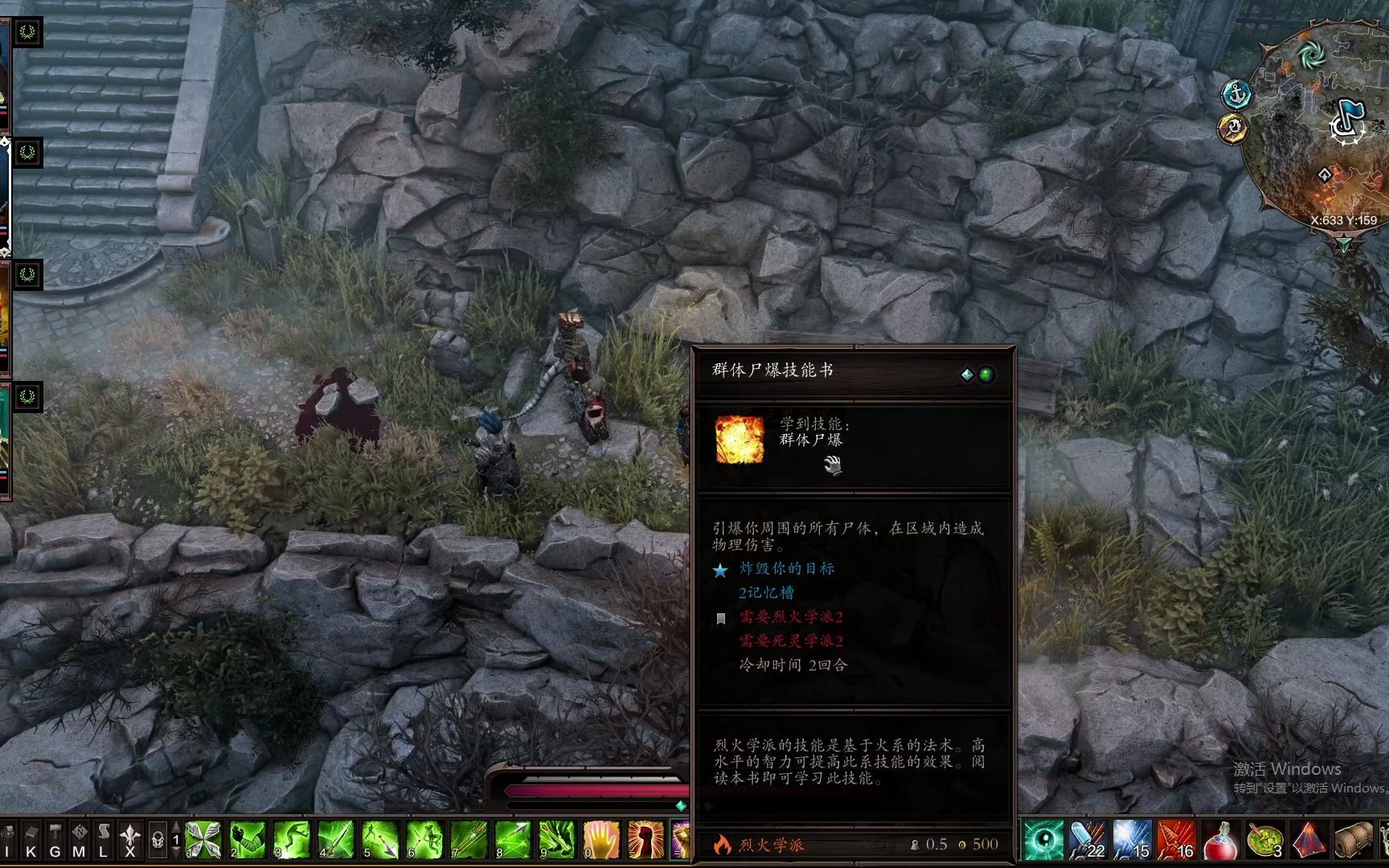Select the arrow stack showing 22
Screen dimensions: 1389x868
coord(1088,840)
